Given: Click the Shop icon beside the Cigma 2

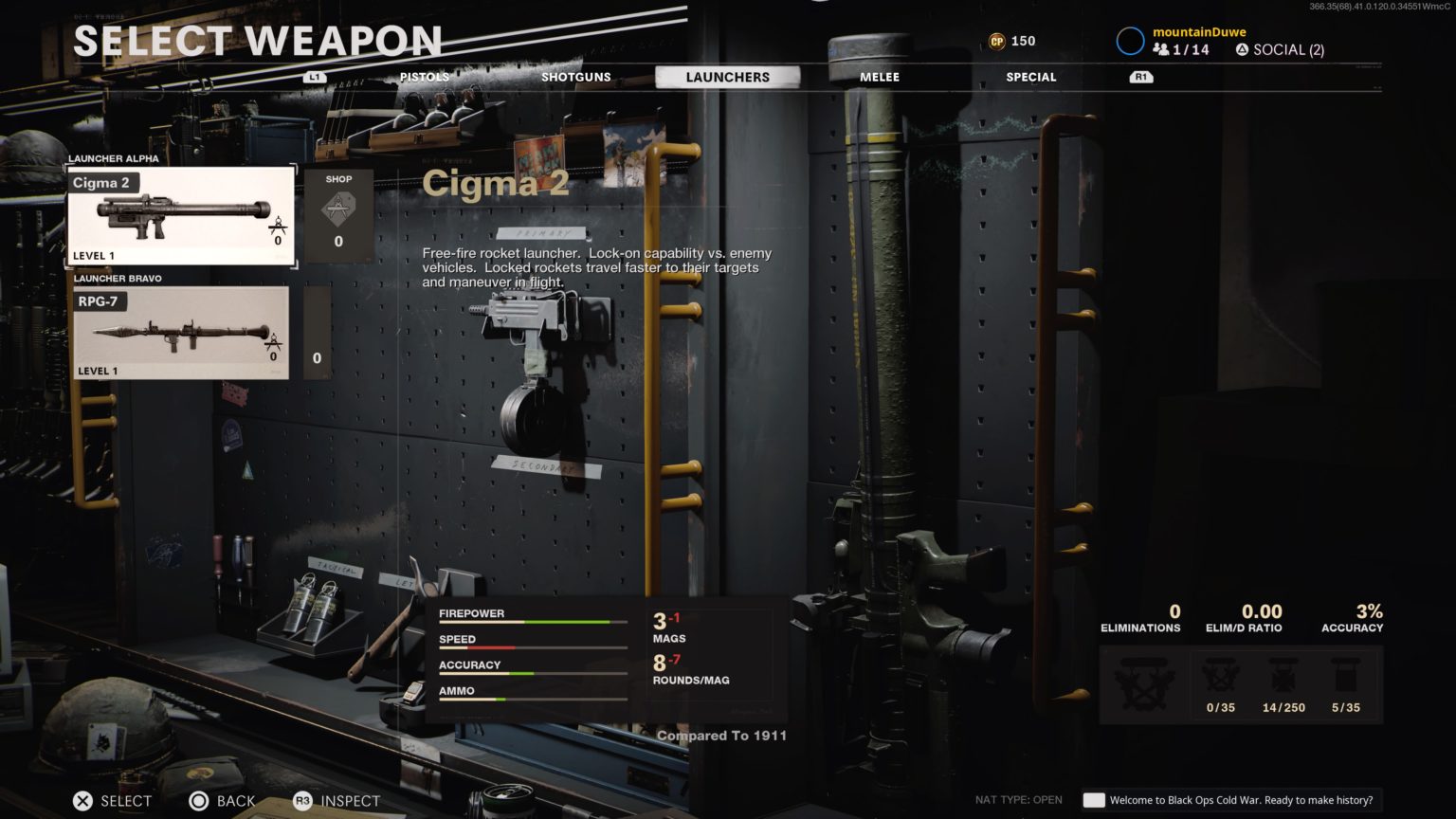Looking at the screenshot, I should click(x=338, y=207).
